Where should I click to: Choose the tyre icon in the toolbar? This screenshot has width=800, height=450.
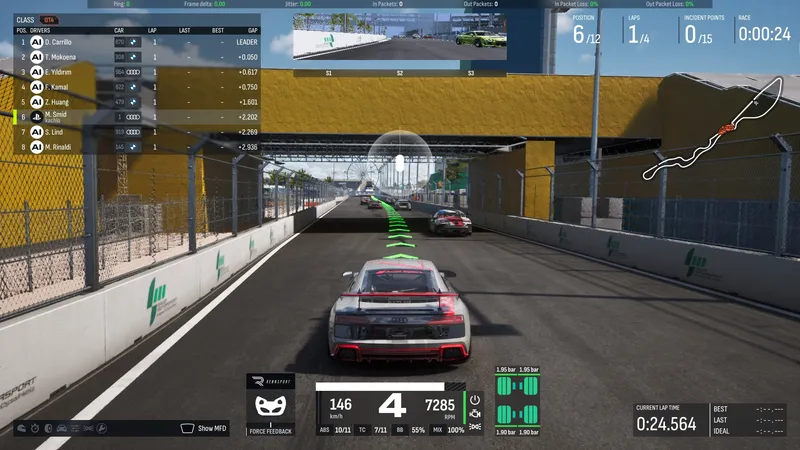pos(48,429)
